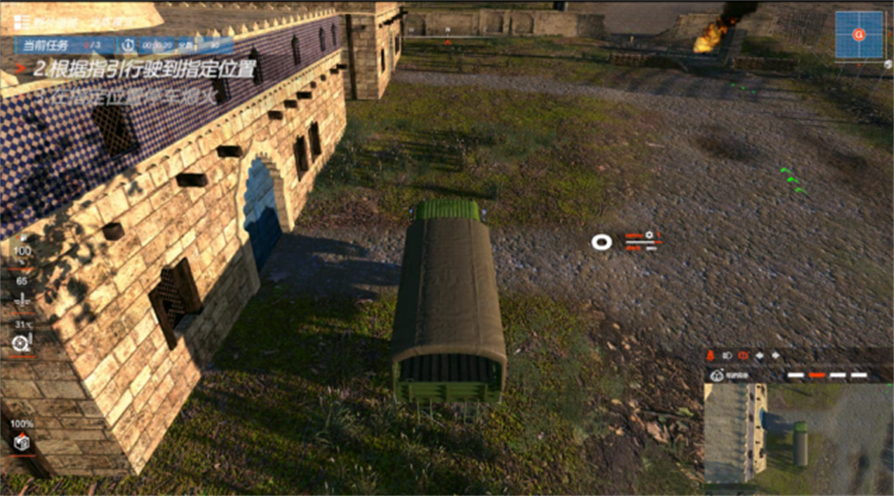Activate the right turn signal arrow

(774, 356)
